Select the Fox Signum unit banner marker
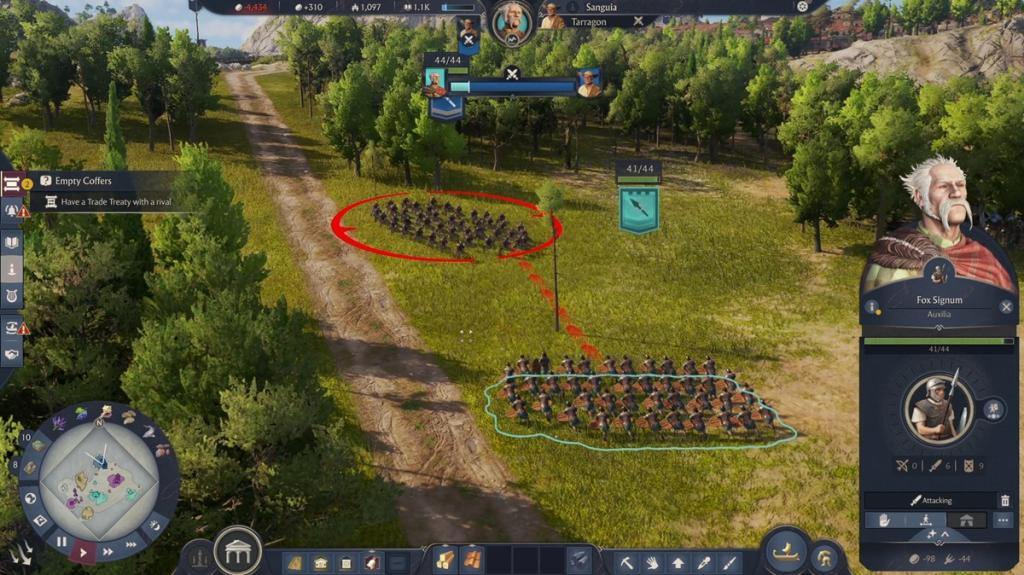 (638, 208)
